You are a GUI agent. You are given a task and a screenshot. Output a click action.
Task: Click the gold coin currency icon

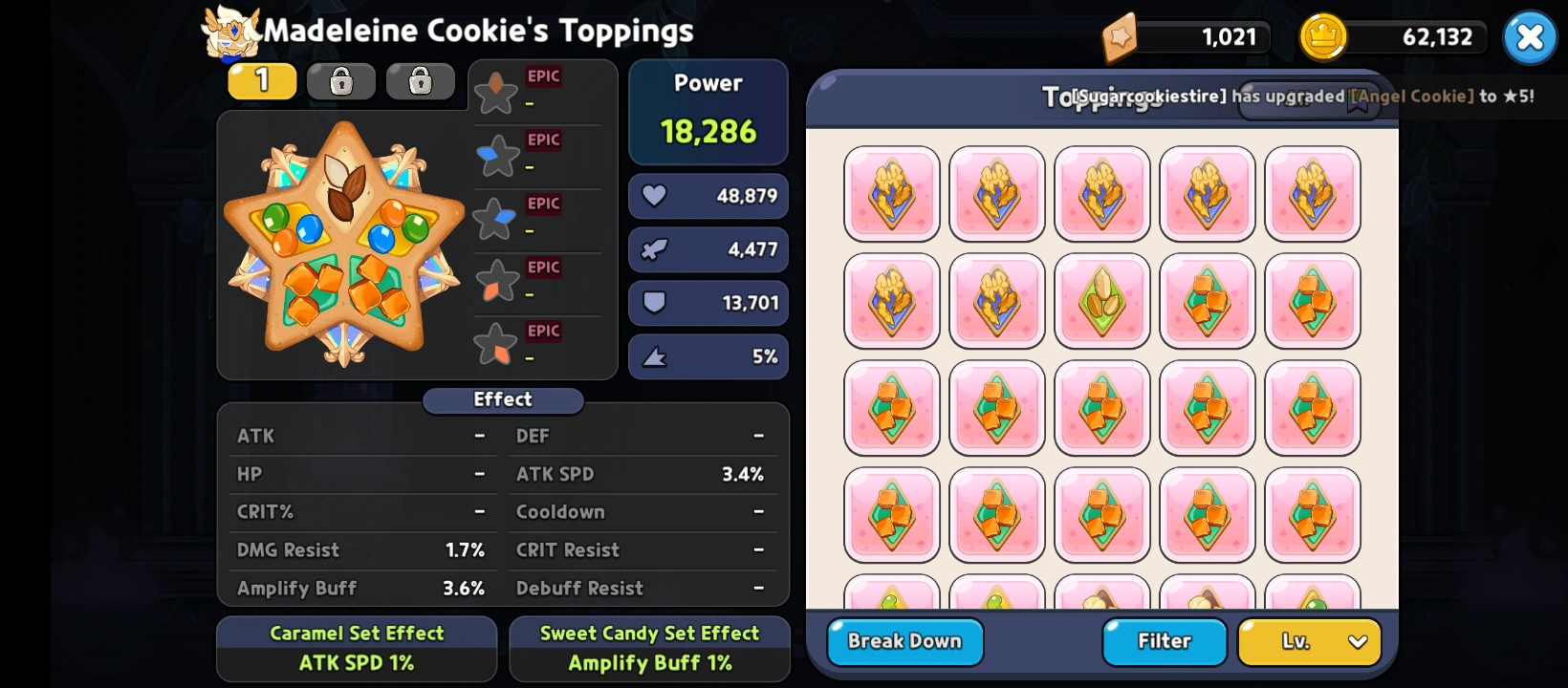tap(1324, 36)
